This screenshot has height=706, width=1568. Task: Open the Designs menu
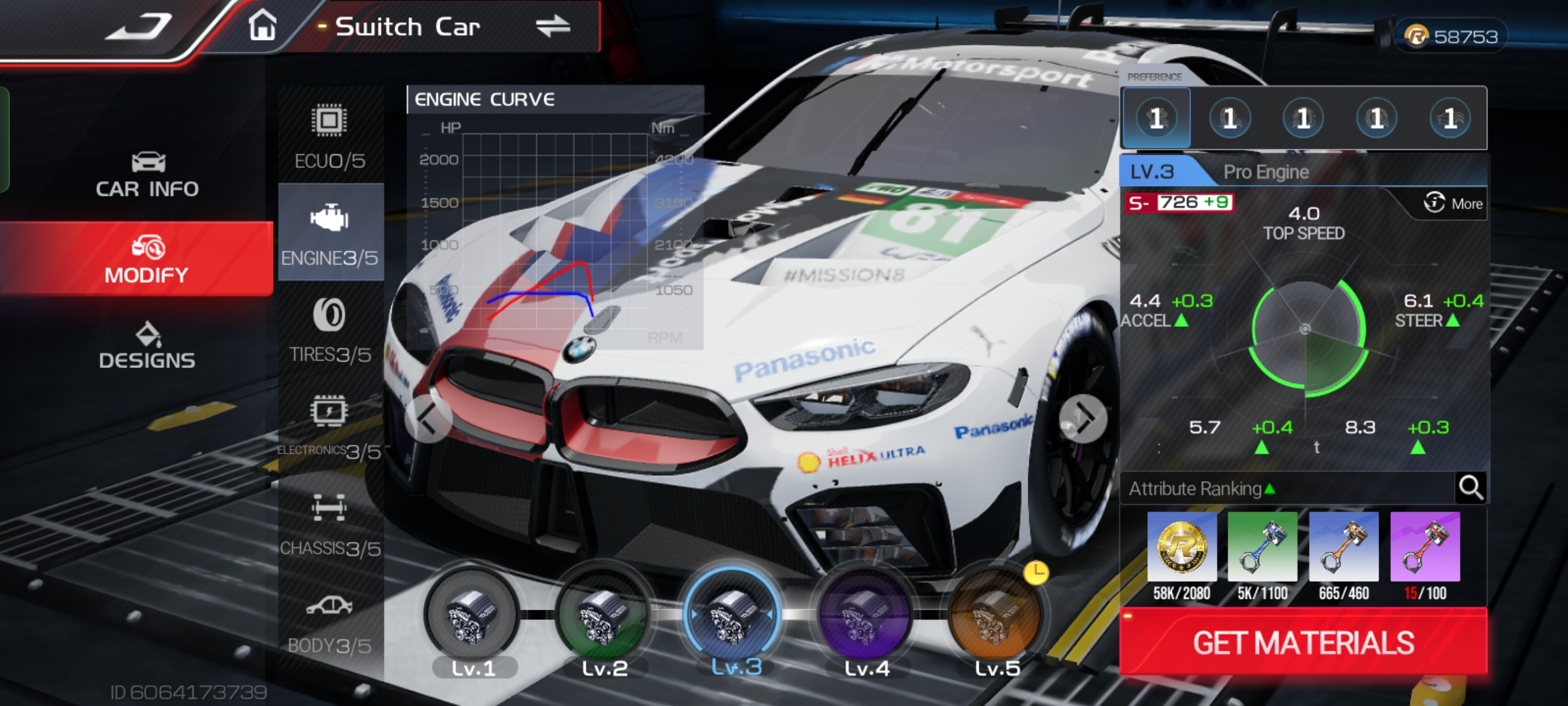coord(147,346)
